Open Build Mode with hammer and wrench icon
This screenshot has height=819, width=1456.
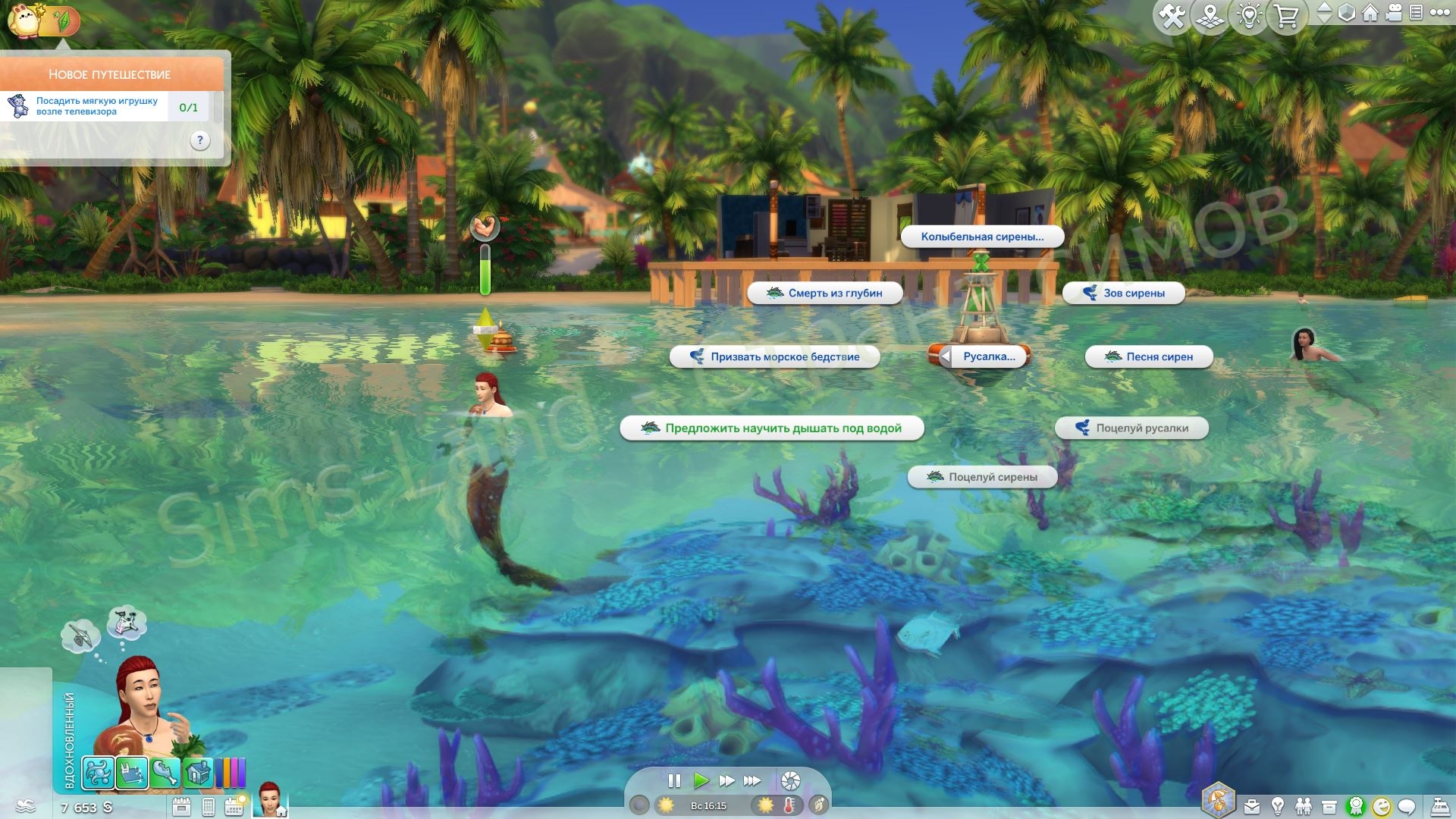point(1172,17)
